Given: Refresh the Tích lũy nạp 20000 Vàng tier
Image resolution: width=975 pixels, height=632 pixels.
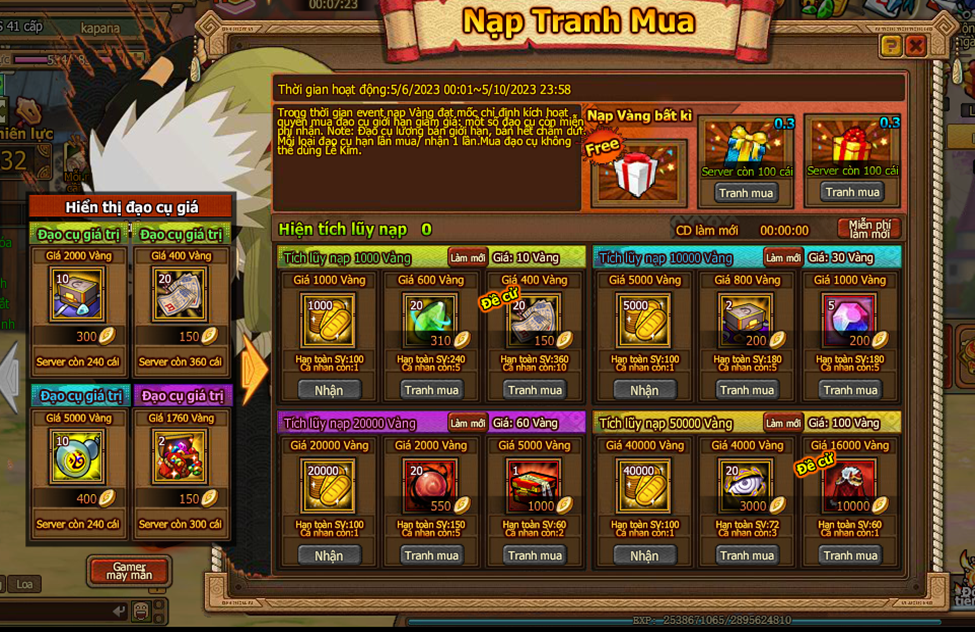Looking at the screenshot, I should pyautogui.click(x=467, y=423).
